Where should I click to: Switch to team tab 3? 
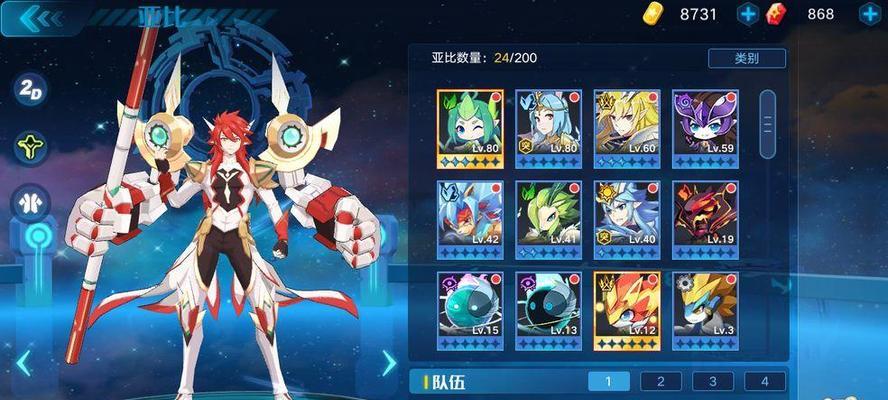(712, 381)
